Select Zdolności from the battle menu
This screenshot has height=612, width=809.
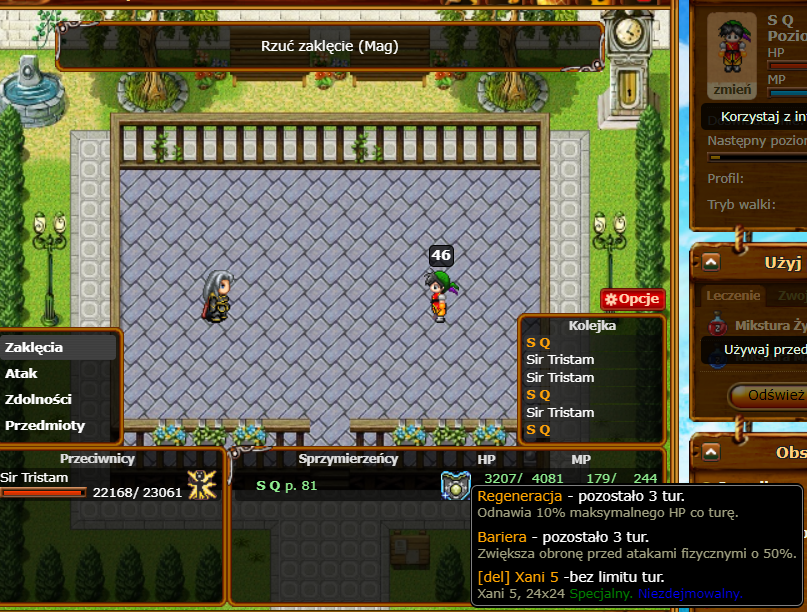(38, 399)
